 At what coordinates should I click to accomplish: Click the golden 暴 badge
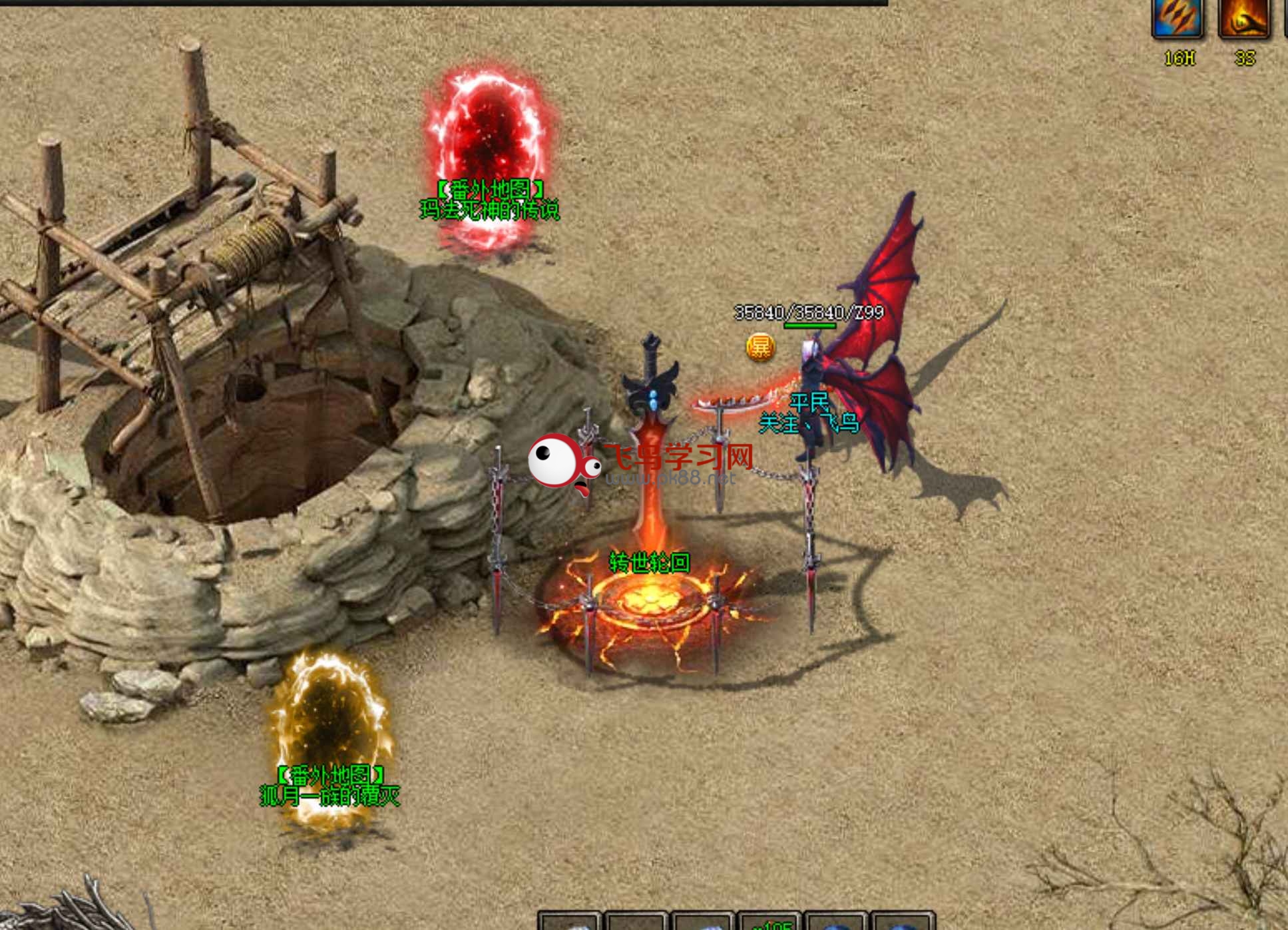coord(760,347)
